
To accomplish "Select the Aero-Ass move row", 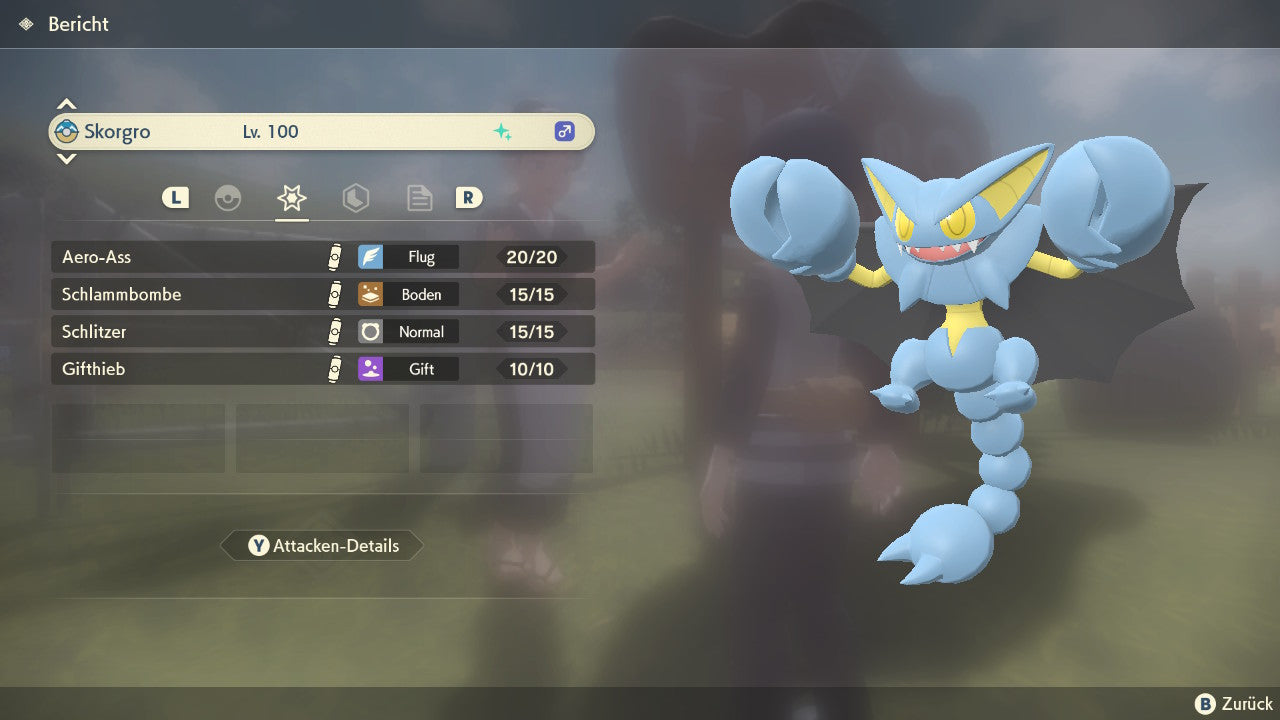I will click(322, 257).
